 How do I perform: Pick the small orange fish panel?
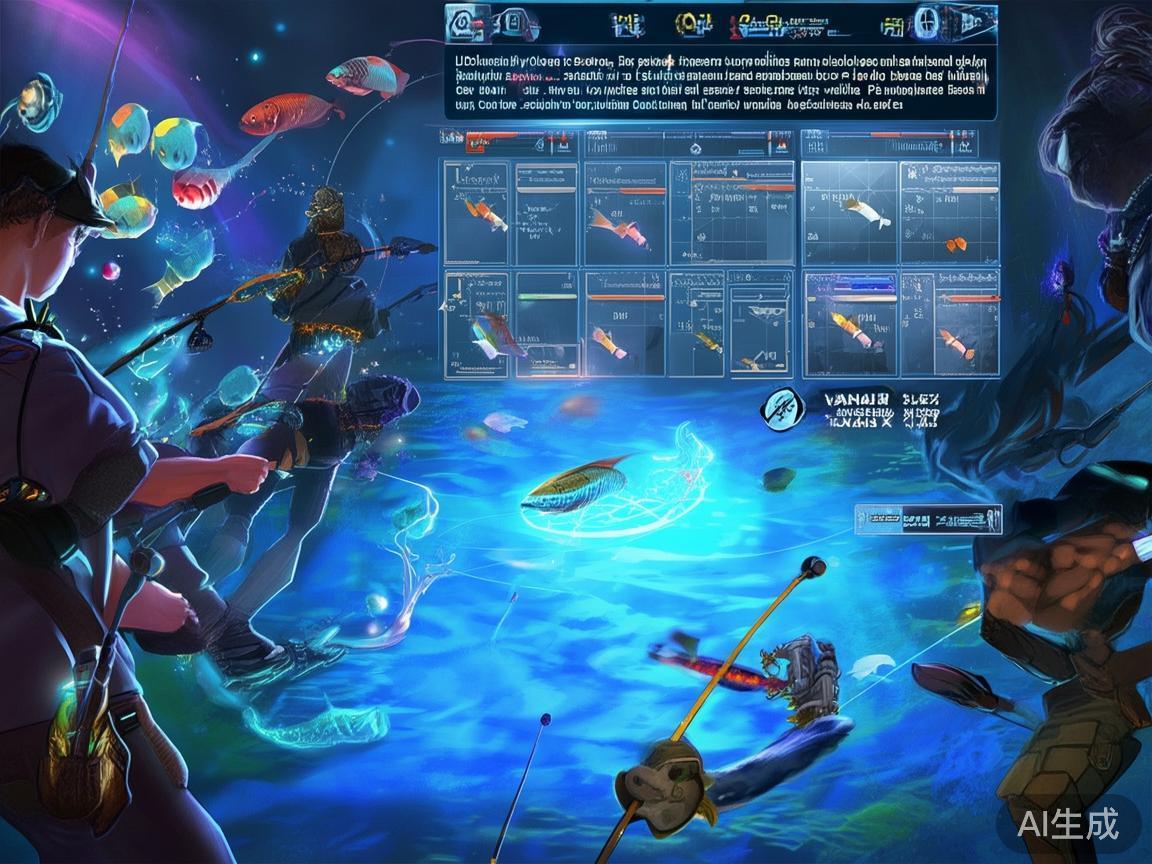point(950,213)
